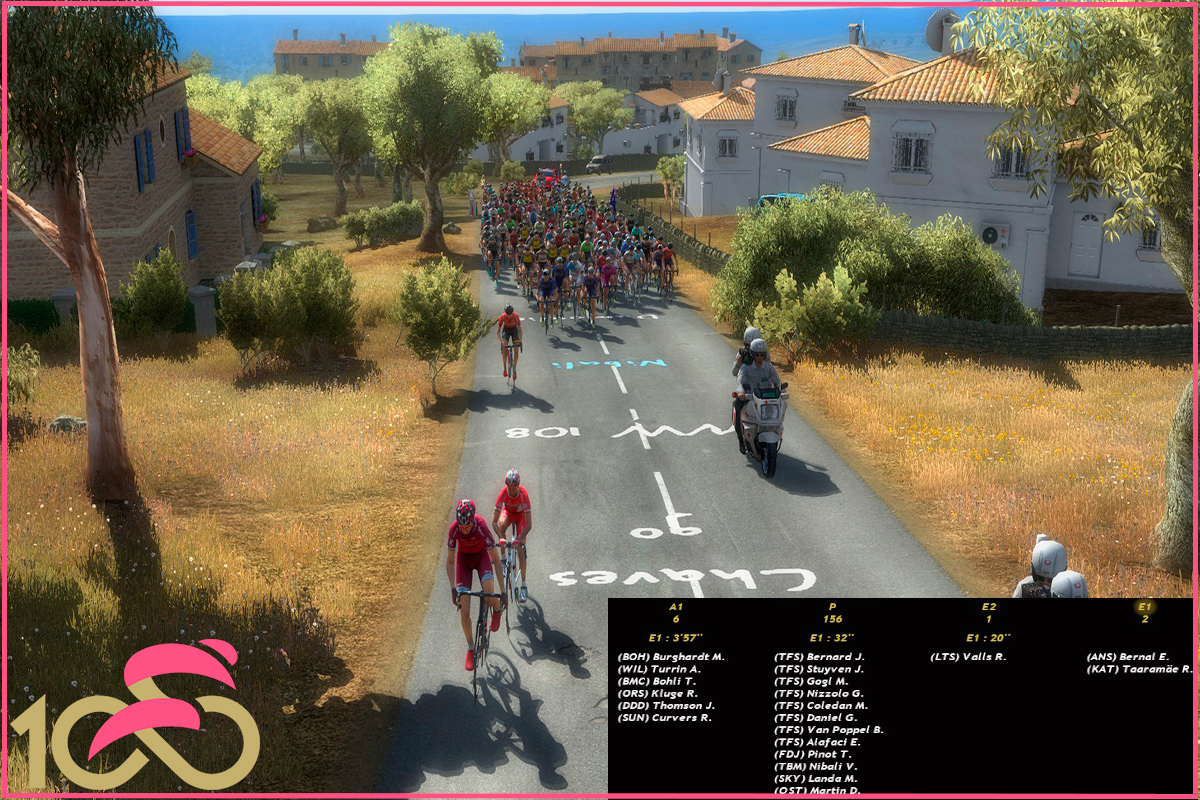Select rider Stuyven J. in the list

(x=819, y=668)
